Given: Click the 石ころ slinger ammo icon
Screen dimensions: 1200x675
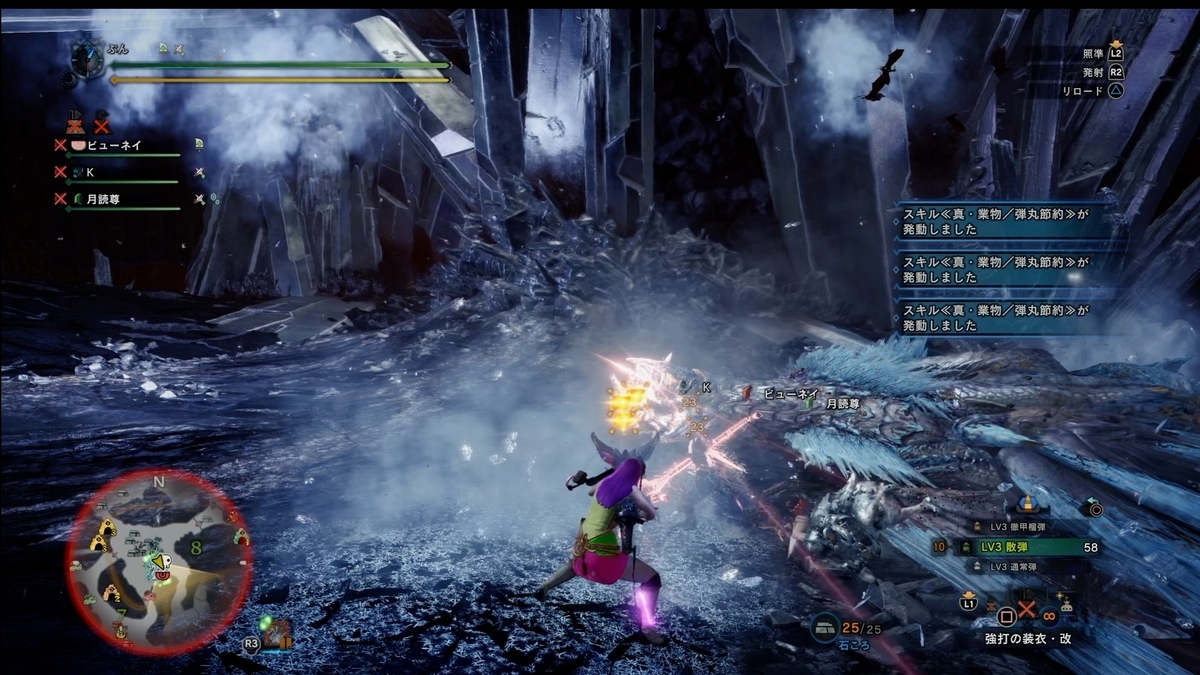Looking at the screenshot, I should coord(825,627).
